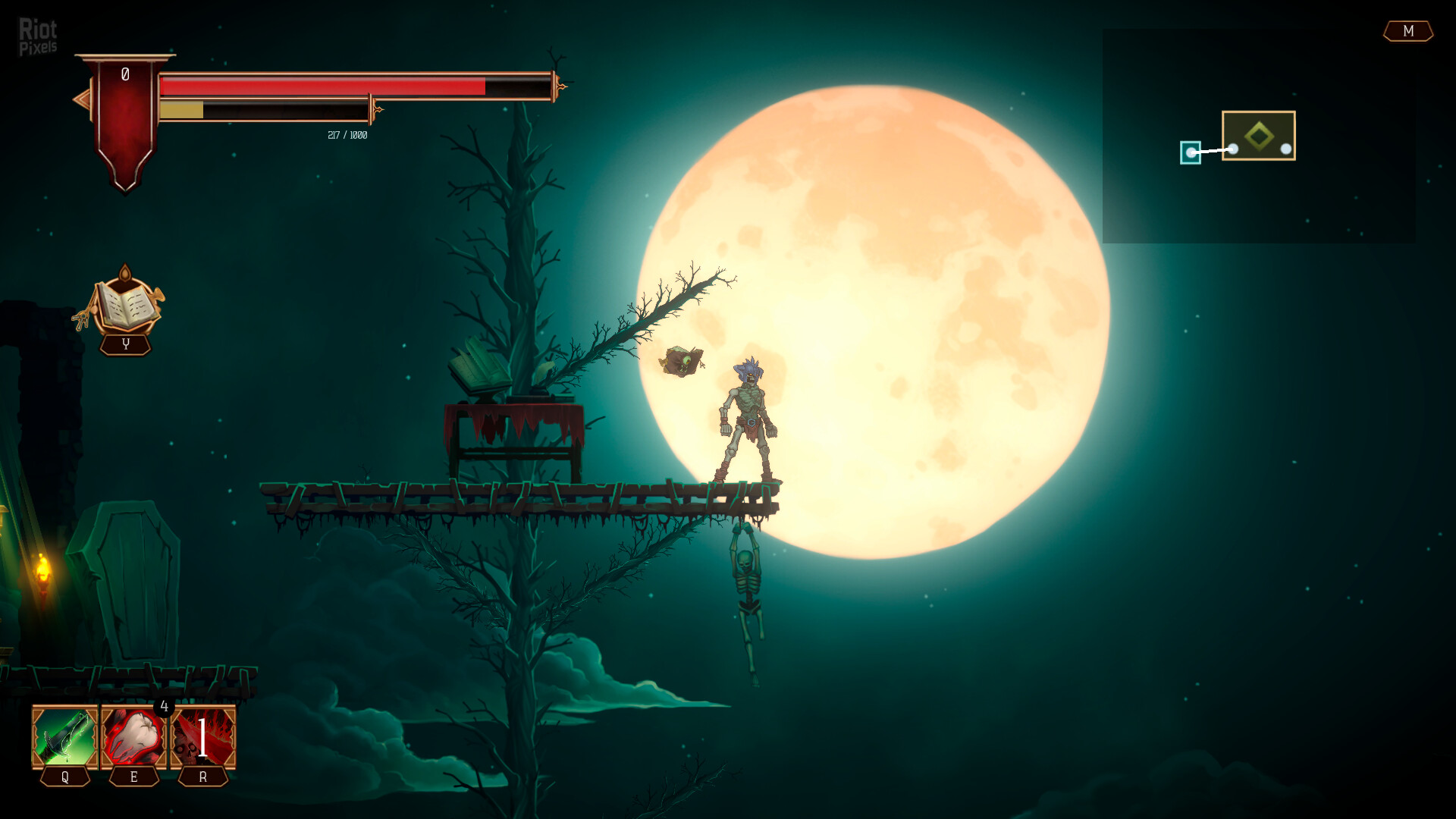Viewport: 1456px width, 819px height.
Task: Trigger the red skull ability on cooldown
Action: point(203,737)
